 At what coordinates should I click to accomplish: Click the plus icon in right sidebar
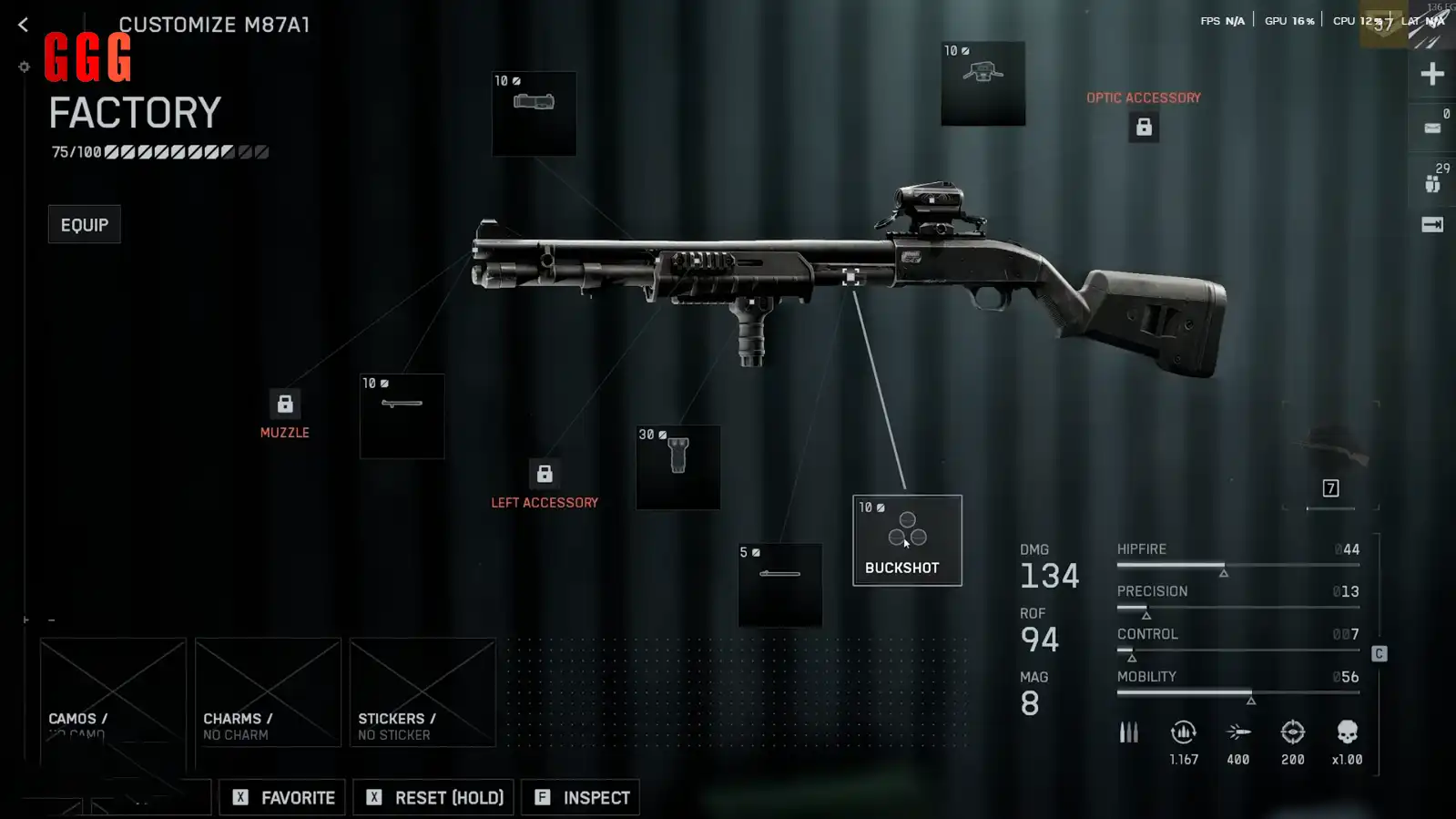[x=1431, y=74]
